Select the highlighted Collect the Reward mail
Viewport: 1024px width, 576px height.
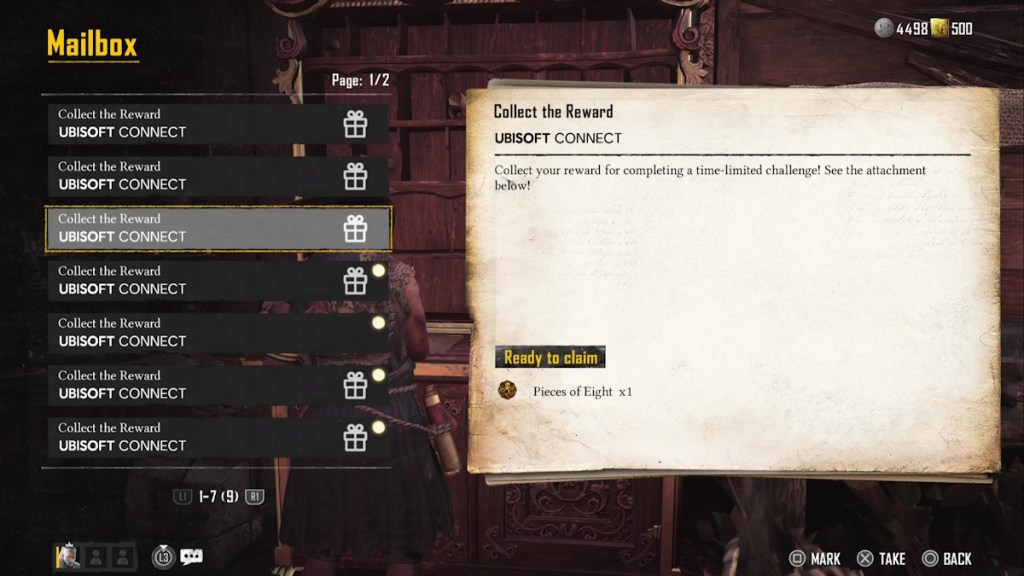218,228
